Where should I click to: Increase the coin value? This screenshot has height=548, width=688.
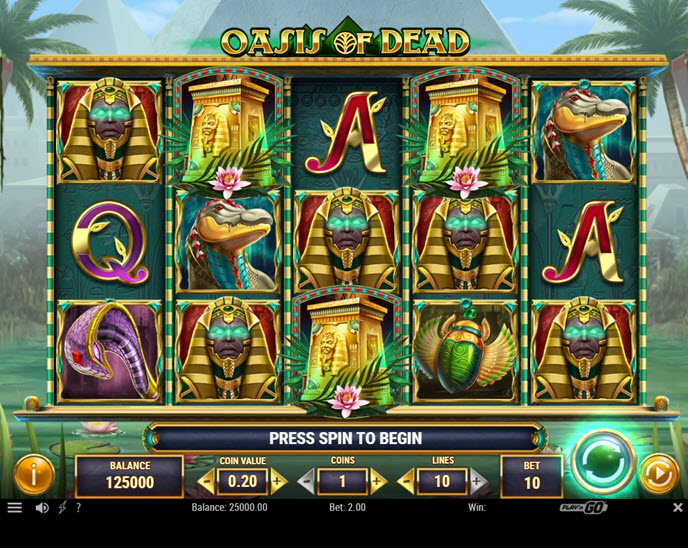278,482
